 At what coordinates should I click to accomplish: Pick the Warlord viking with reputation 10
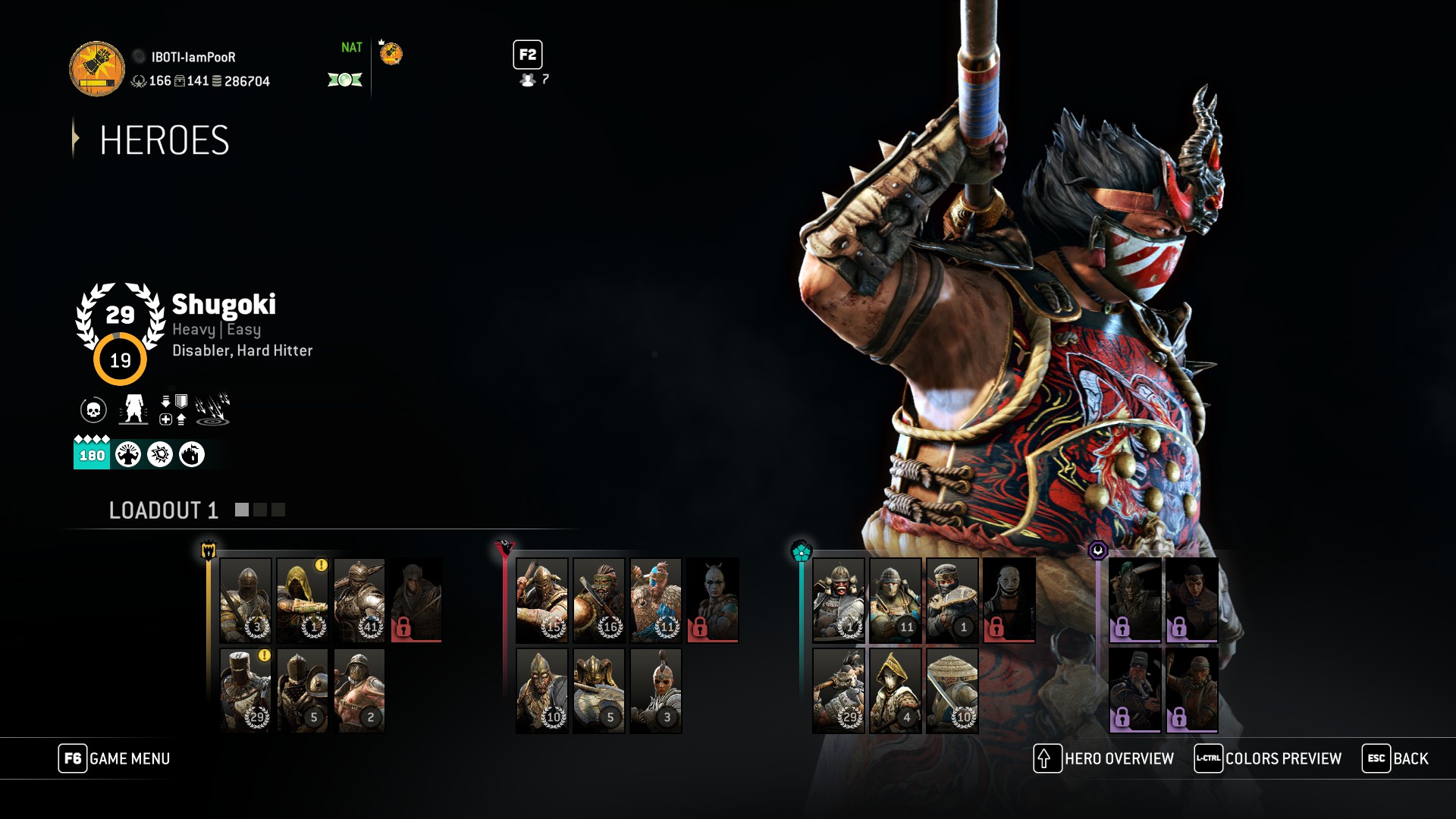[541, 690]
